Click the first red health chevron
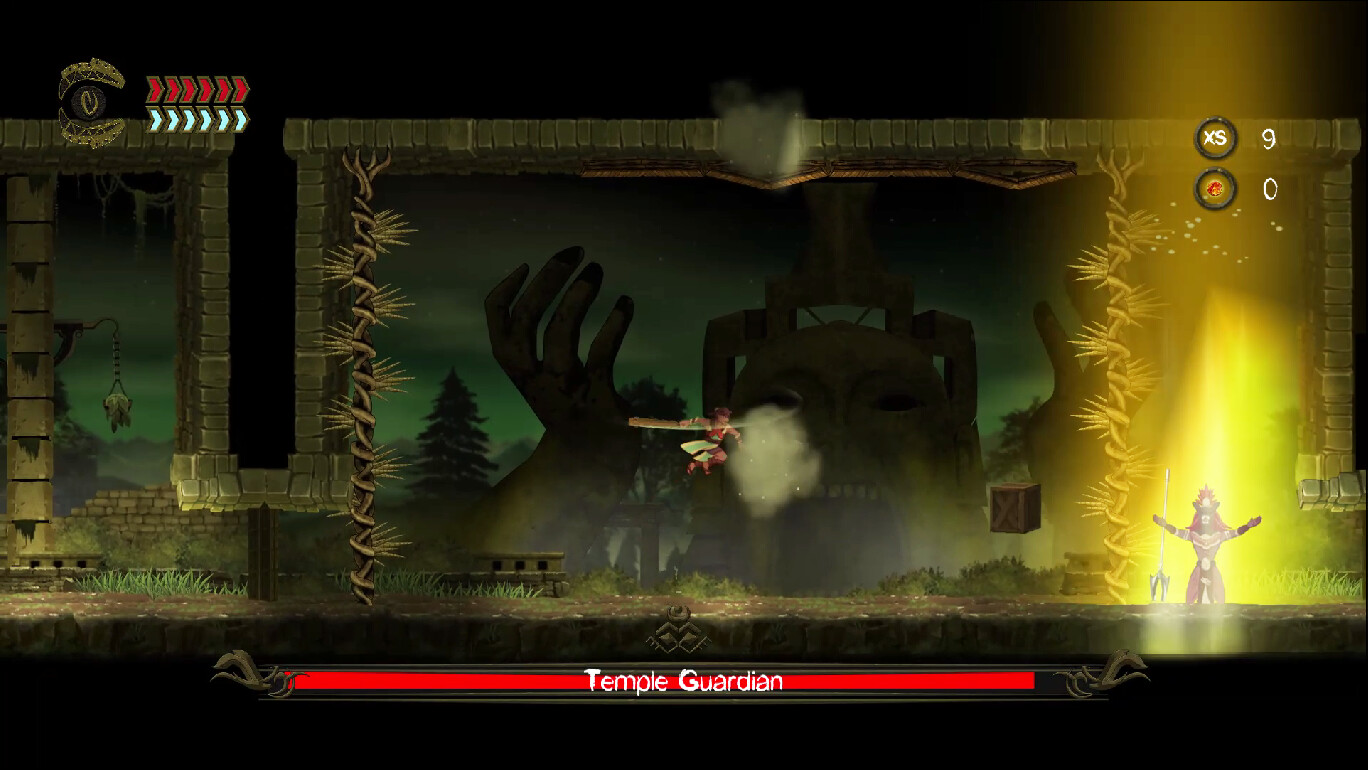 [155, 89]
